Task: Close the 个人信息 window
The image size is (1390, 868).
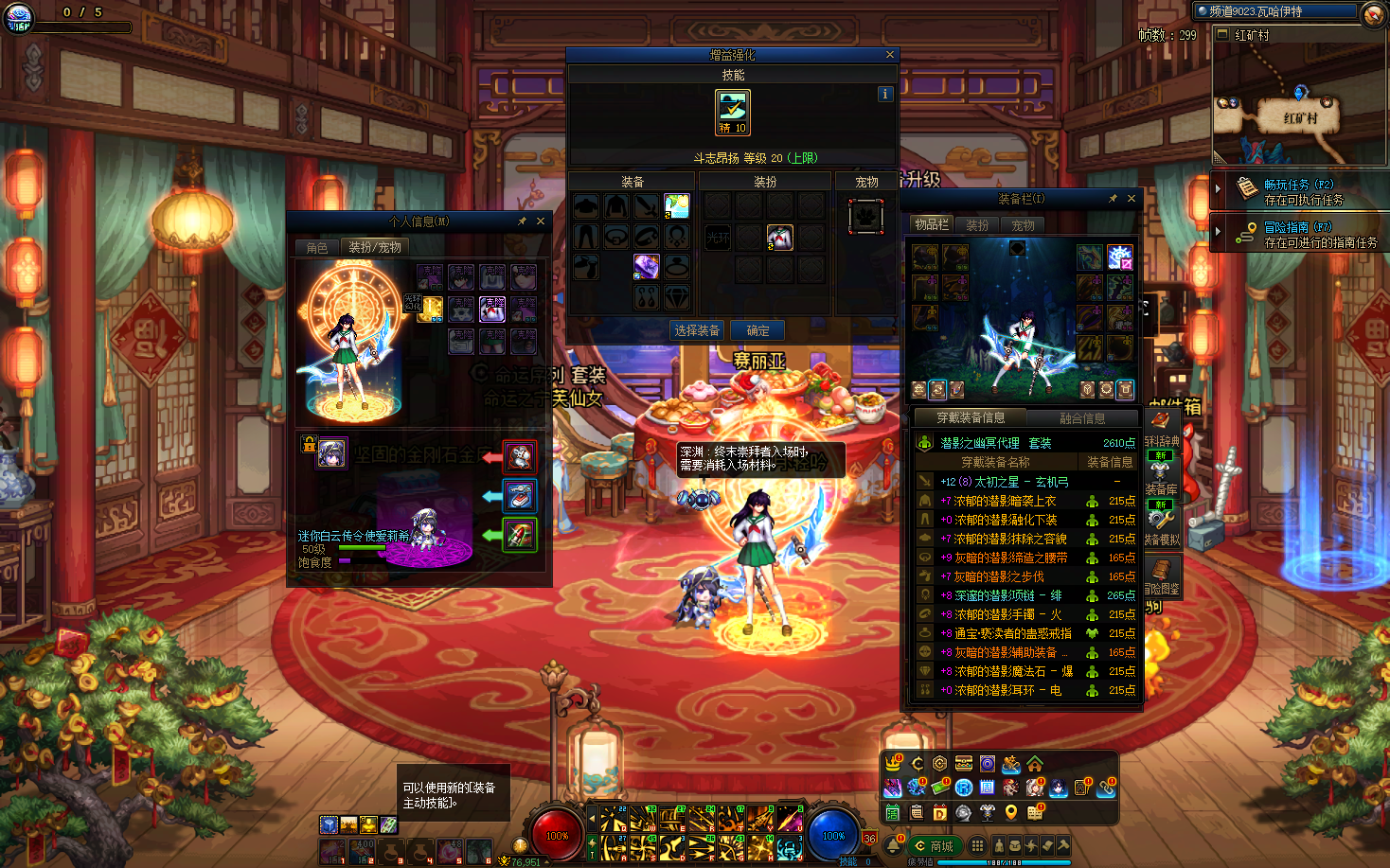Action: [x=541, y=221]
